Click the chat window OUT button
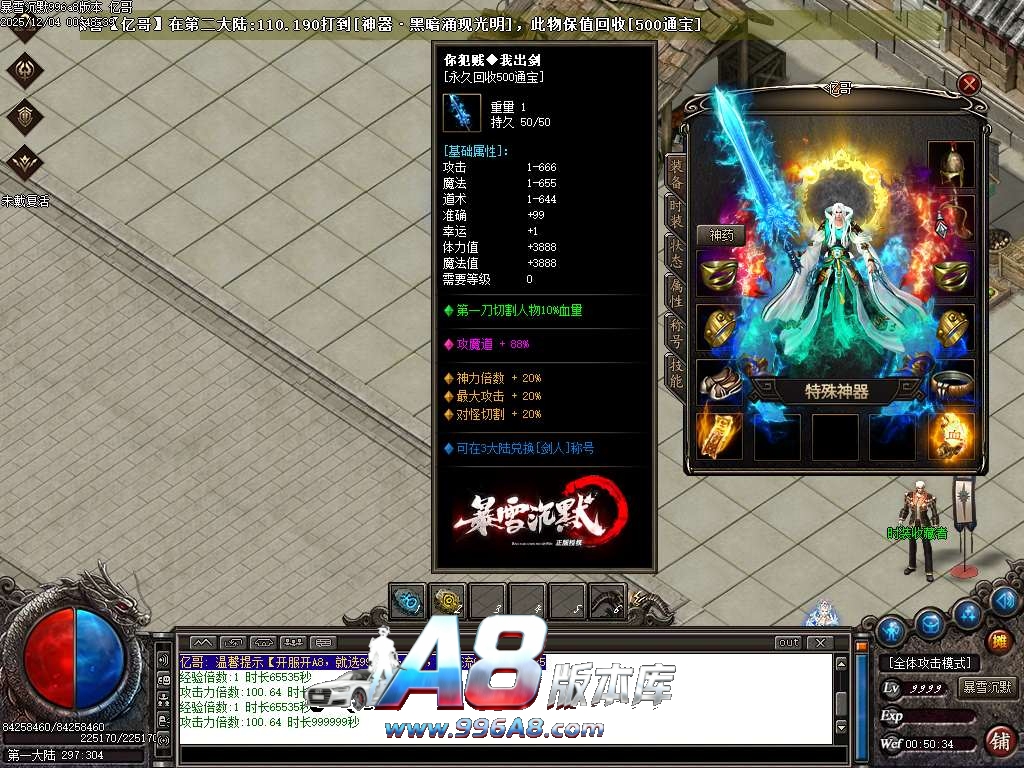 click(788, 643)
